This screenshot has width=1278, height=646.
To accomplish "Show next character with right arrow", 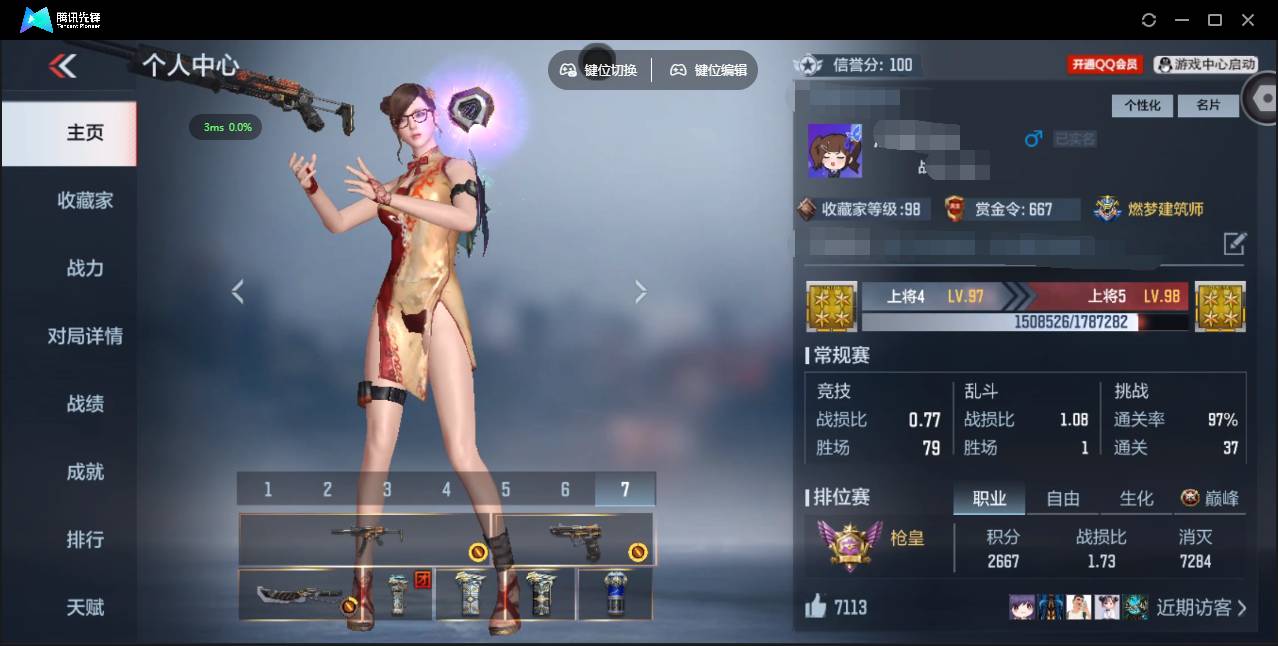I will pos(641,291).
